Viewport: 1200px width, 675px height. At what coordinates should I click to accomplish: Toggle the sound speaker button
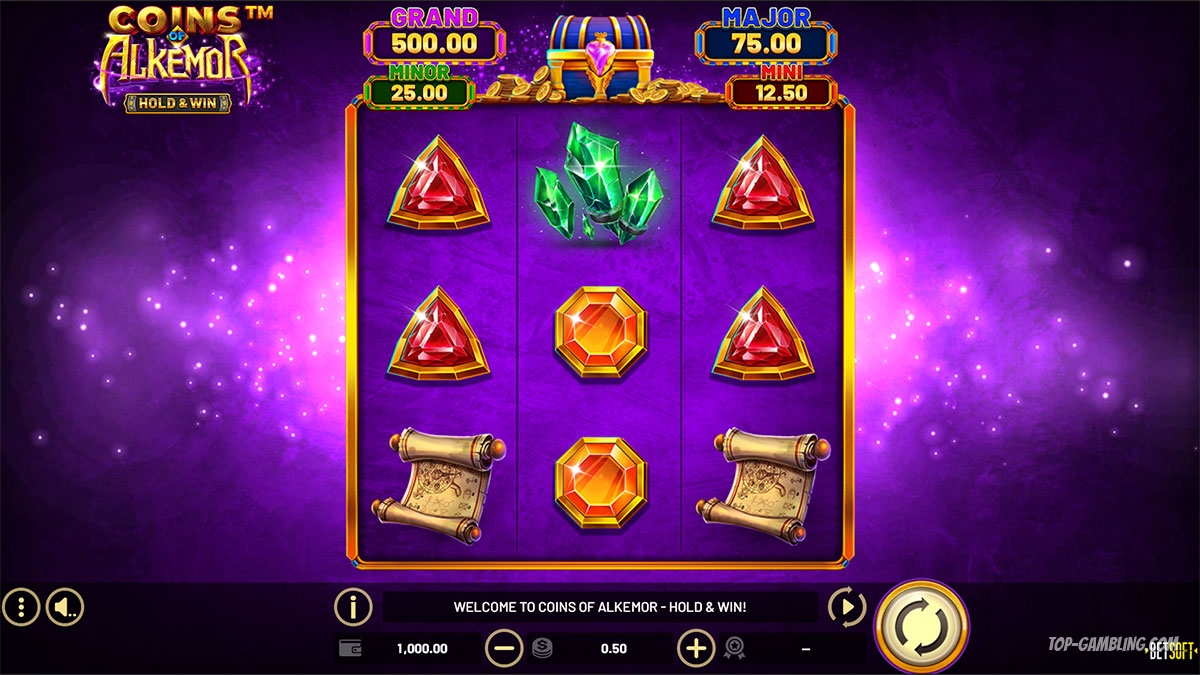[x=65, y=606]
